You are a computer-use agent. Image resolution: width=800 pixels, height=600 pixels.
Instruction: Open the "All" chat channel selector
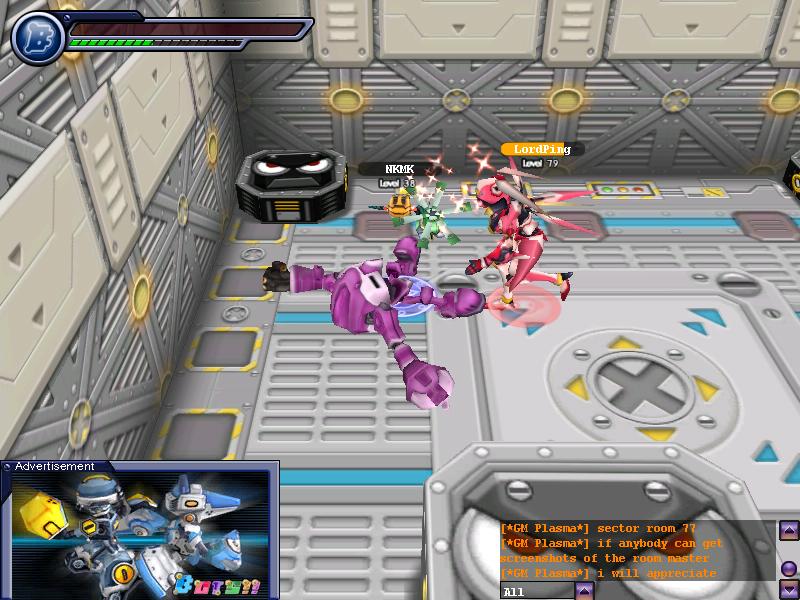537,591
